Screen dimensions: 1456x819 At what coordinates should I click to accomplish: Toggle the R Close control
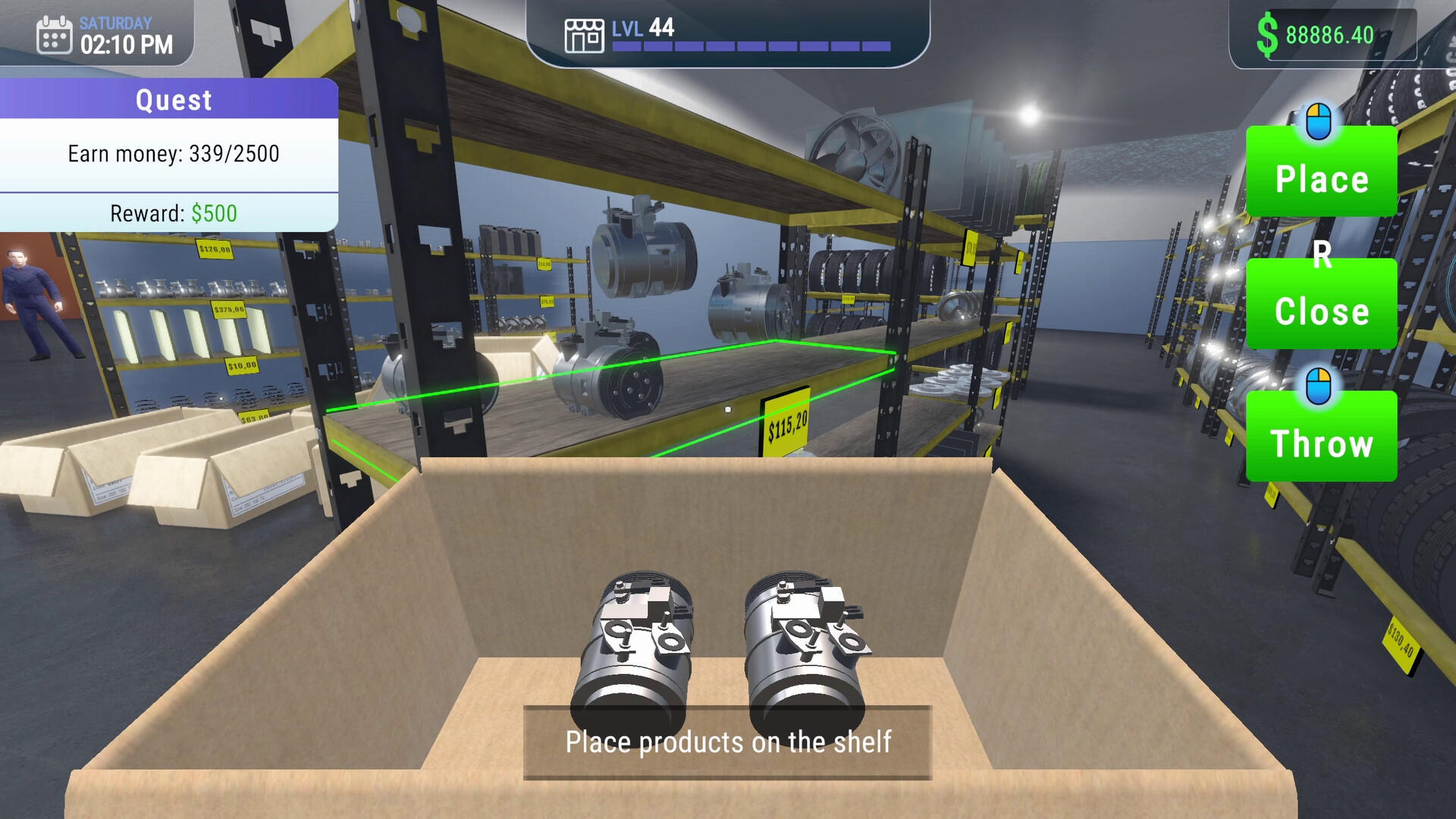coord(1322,305)
